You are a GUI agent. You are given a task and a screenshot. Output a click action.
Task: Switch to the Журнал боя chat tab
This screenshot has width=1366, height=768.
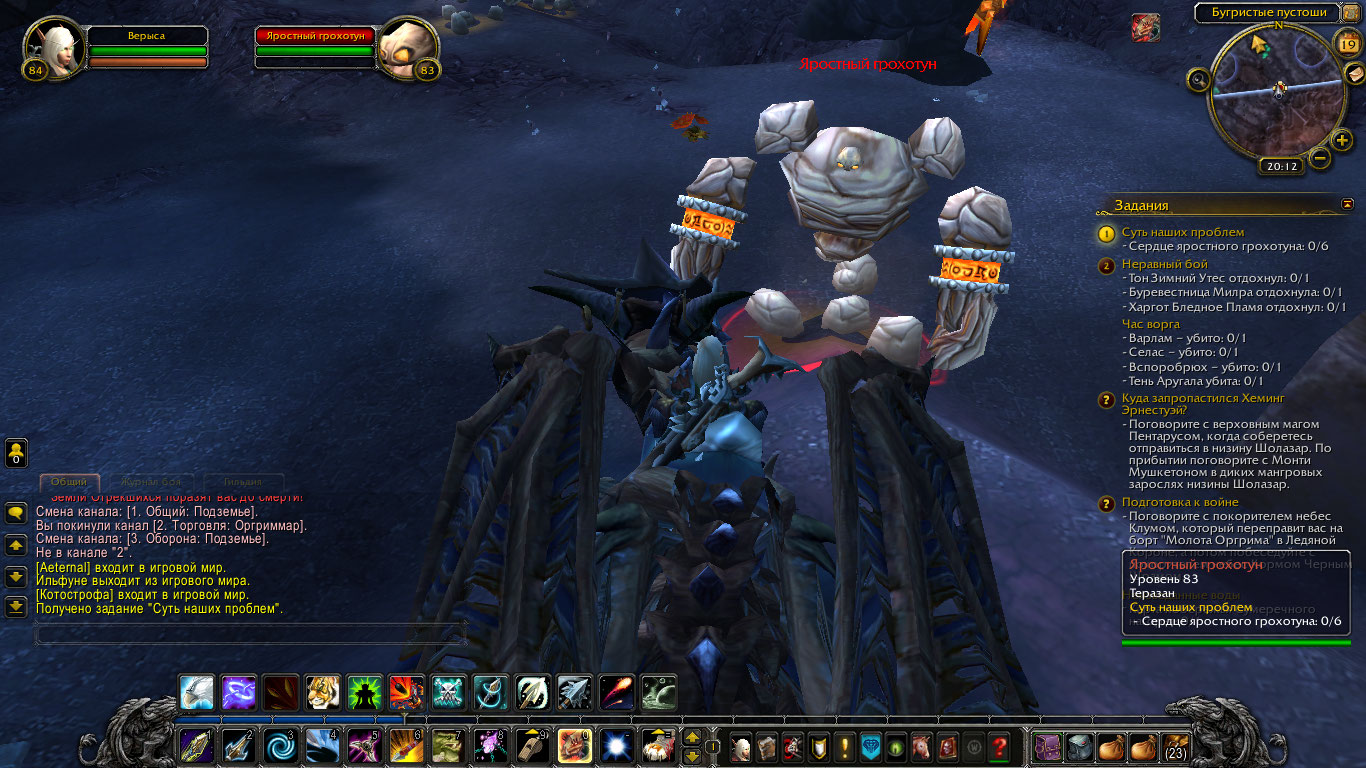click(152, 482)
